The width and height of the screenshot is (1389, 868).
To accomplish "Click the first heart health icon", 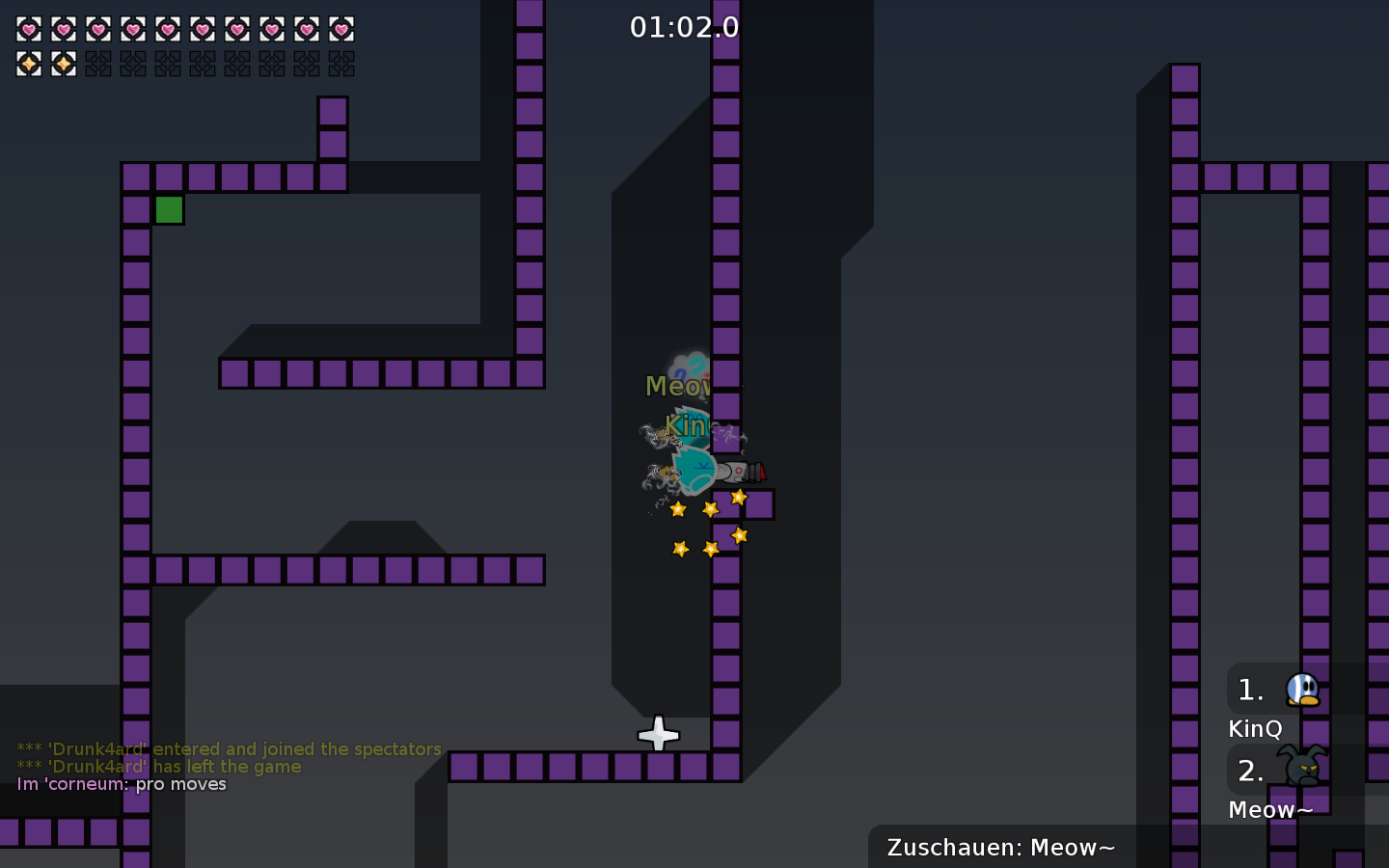I will coord(29,29).
